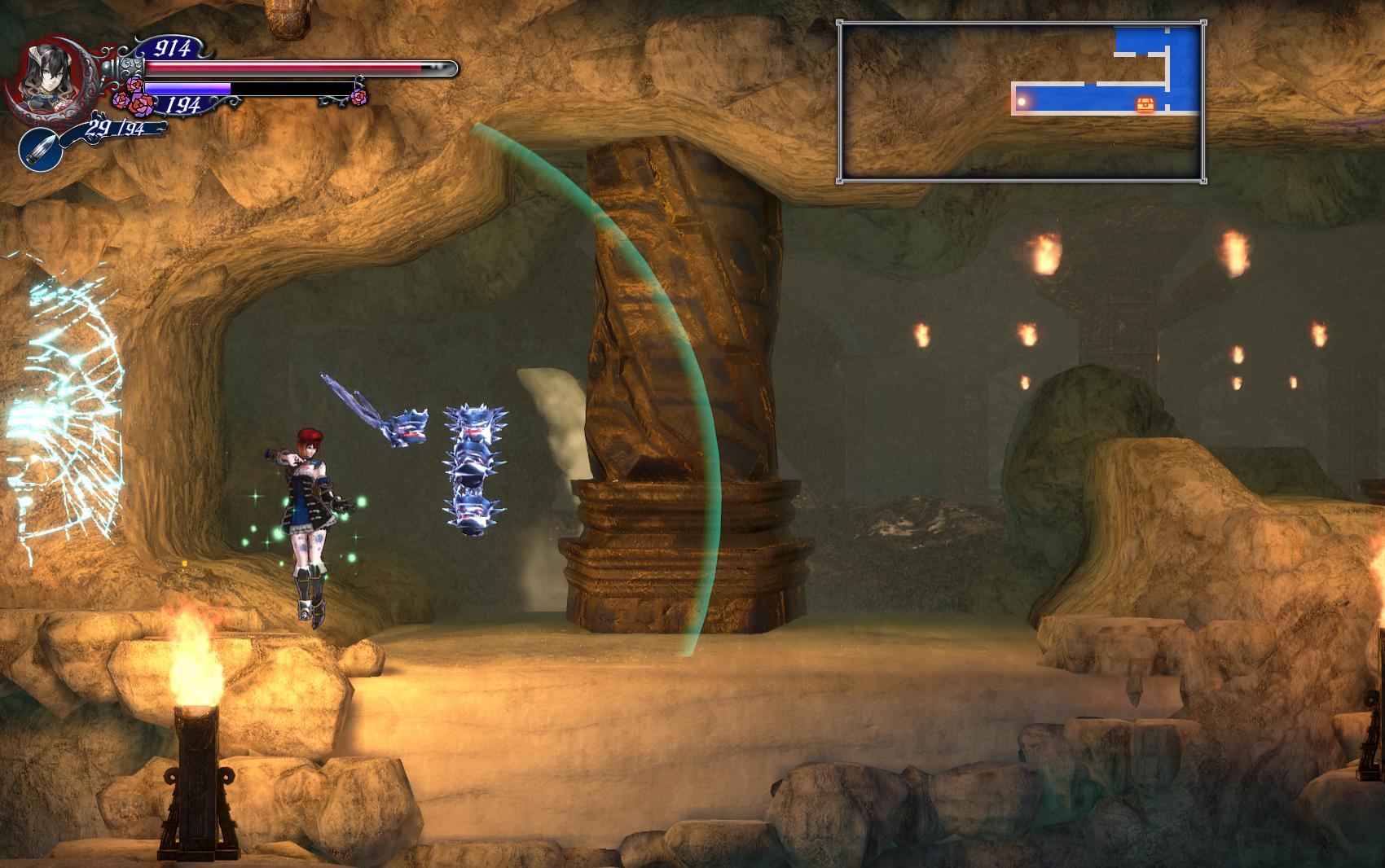Open the minimap panel
This screenshot has height=868, width=1385.
(x=1022, y=102)
